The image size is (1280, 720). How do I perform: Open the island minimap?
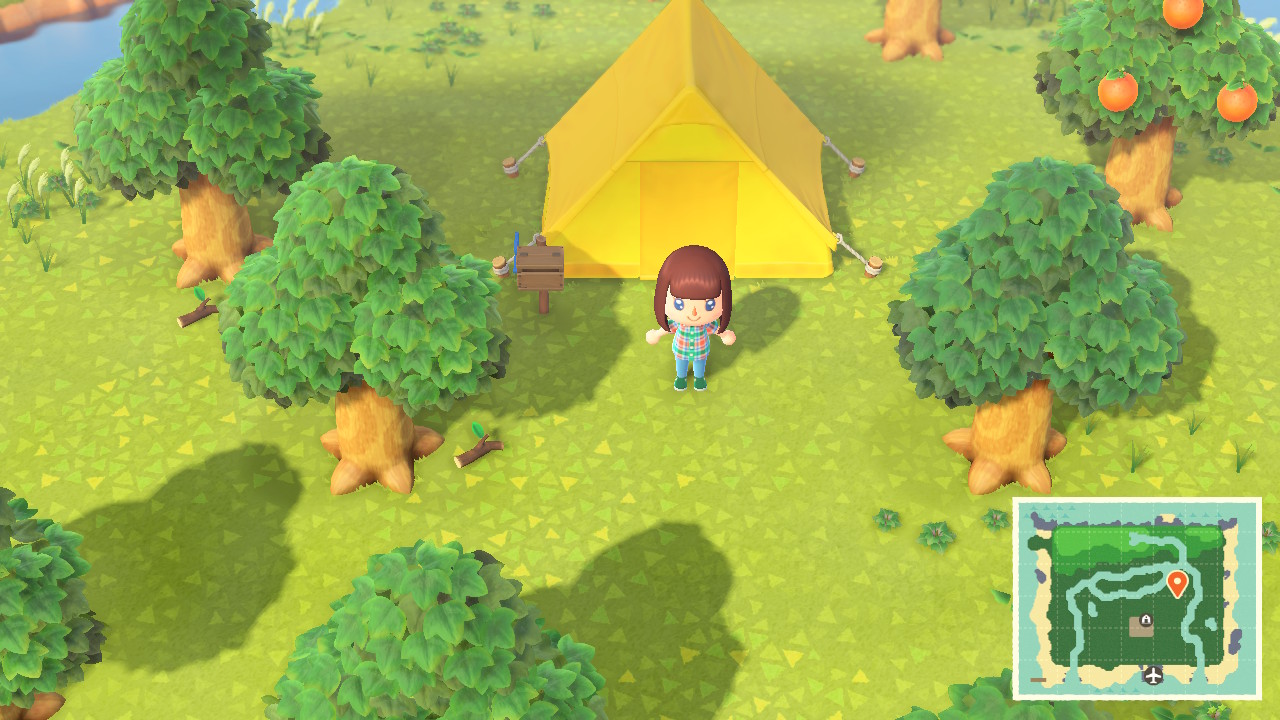coord(1137,598)
